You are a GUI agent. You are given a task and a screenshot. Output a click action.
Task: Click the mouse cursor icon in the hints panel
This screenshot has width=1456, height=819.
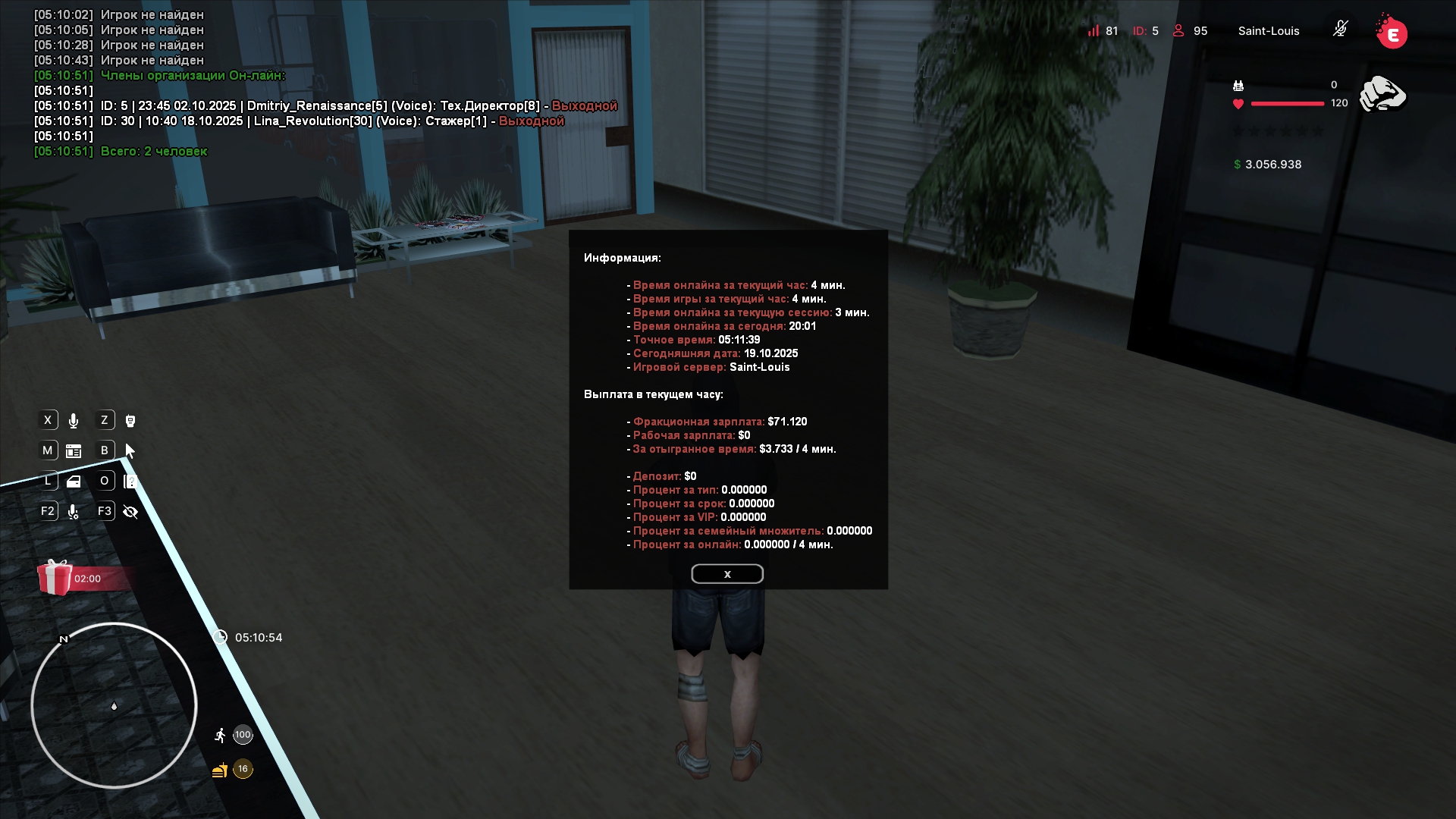click(130, 451)
